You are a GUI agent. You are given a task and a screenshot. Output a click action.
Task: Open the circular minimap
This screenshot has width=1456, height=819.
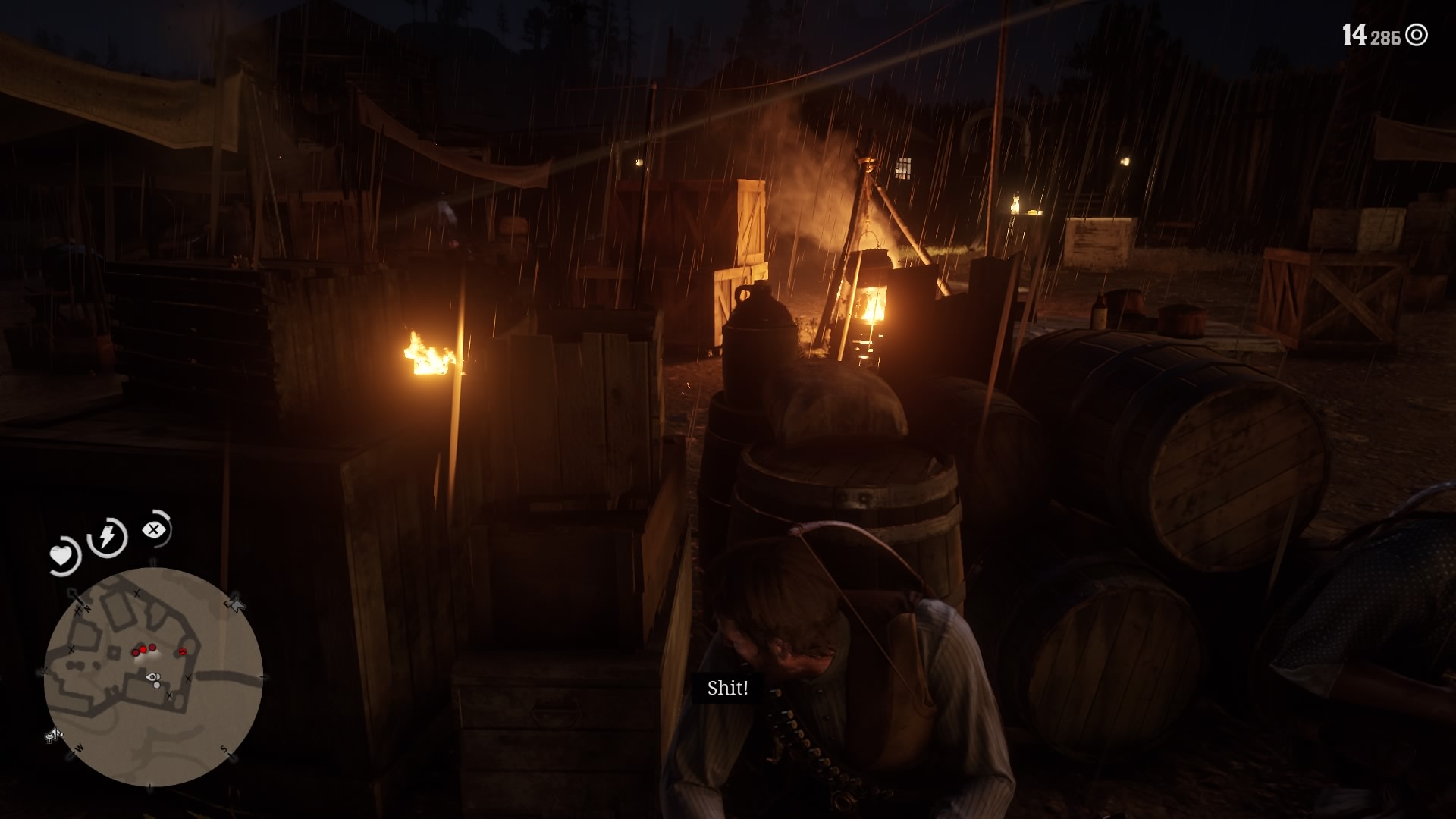pyautogui.click(x=153, y=677)
